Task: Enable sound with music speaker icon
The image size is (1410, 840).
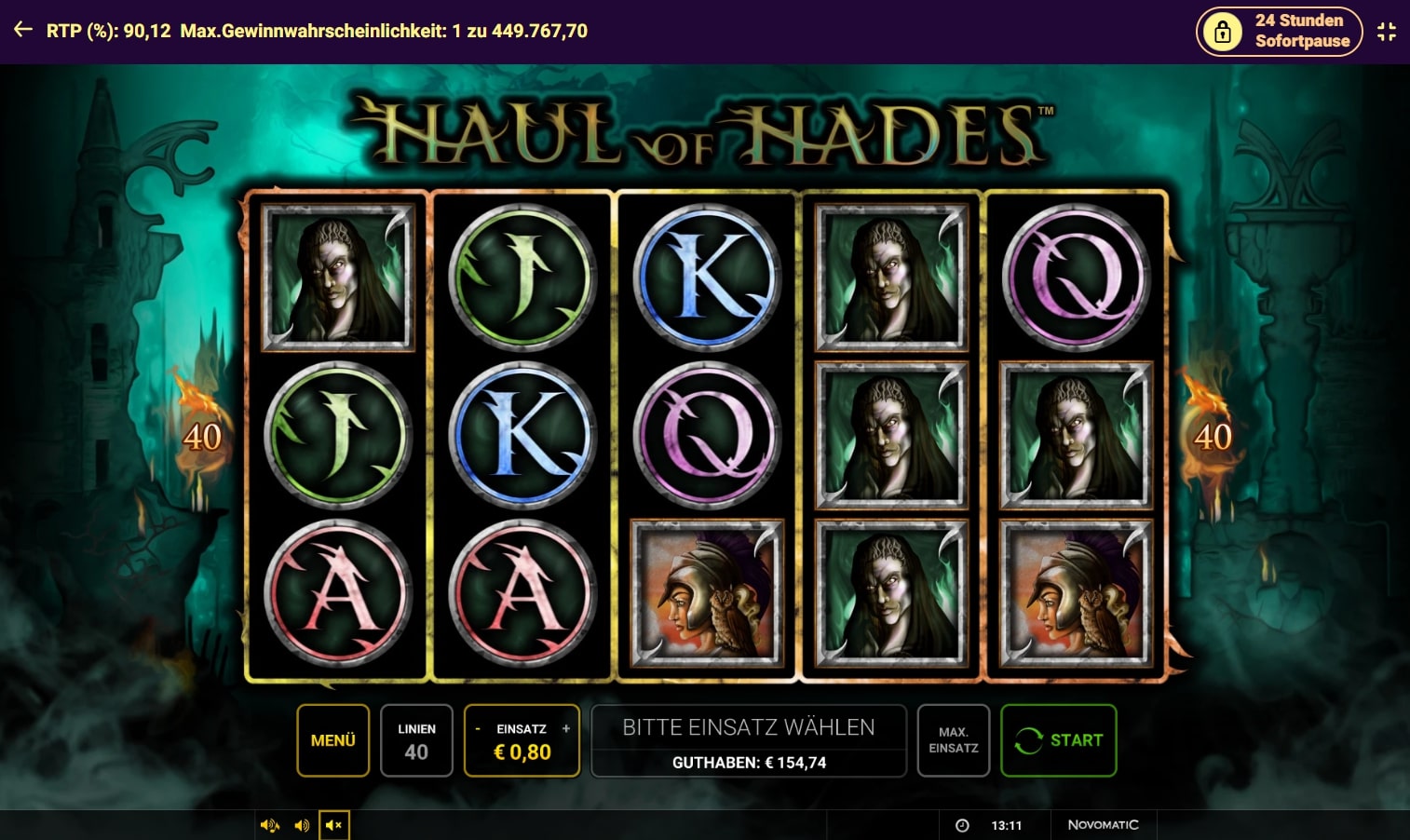Action: tap(270, 825)
